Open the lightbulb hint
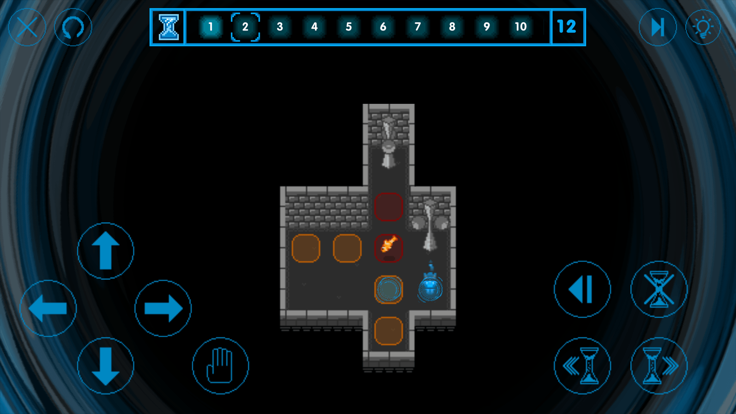The height and width of the screenshot is (414, 736). [704, 27]
